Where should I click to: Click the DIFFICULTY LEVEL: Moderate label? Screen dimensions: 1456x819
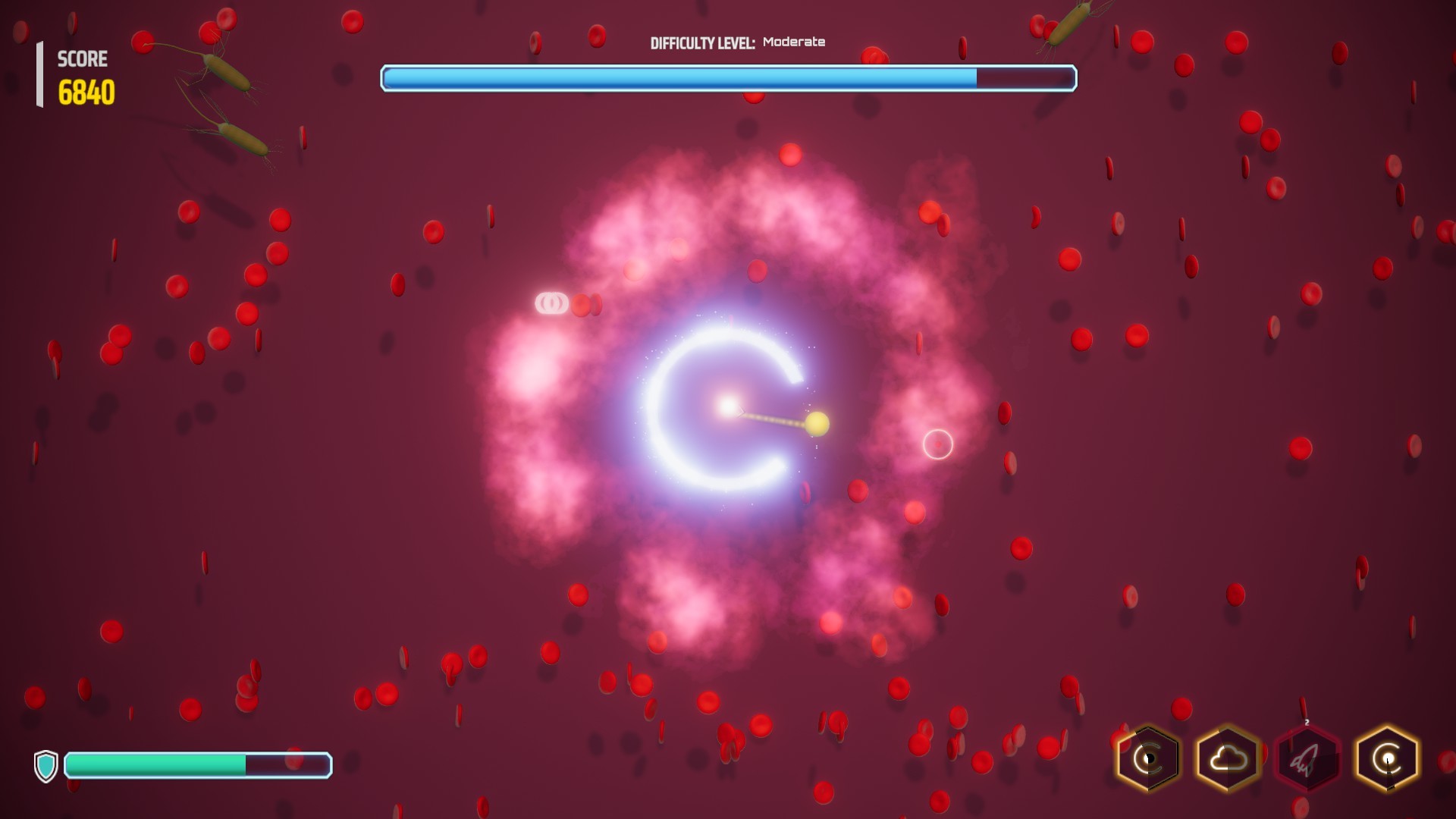[x=737, y=42]
